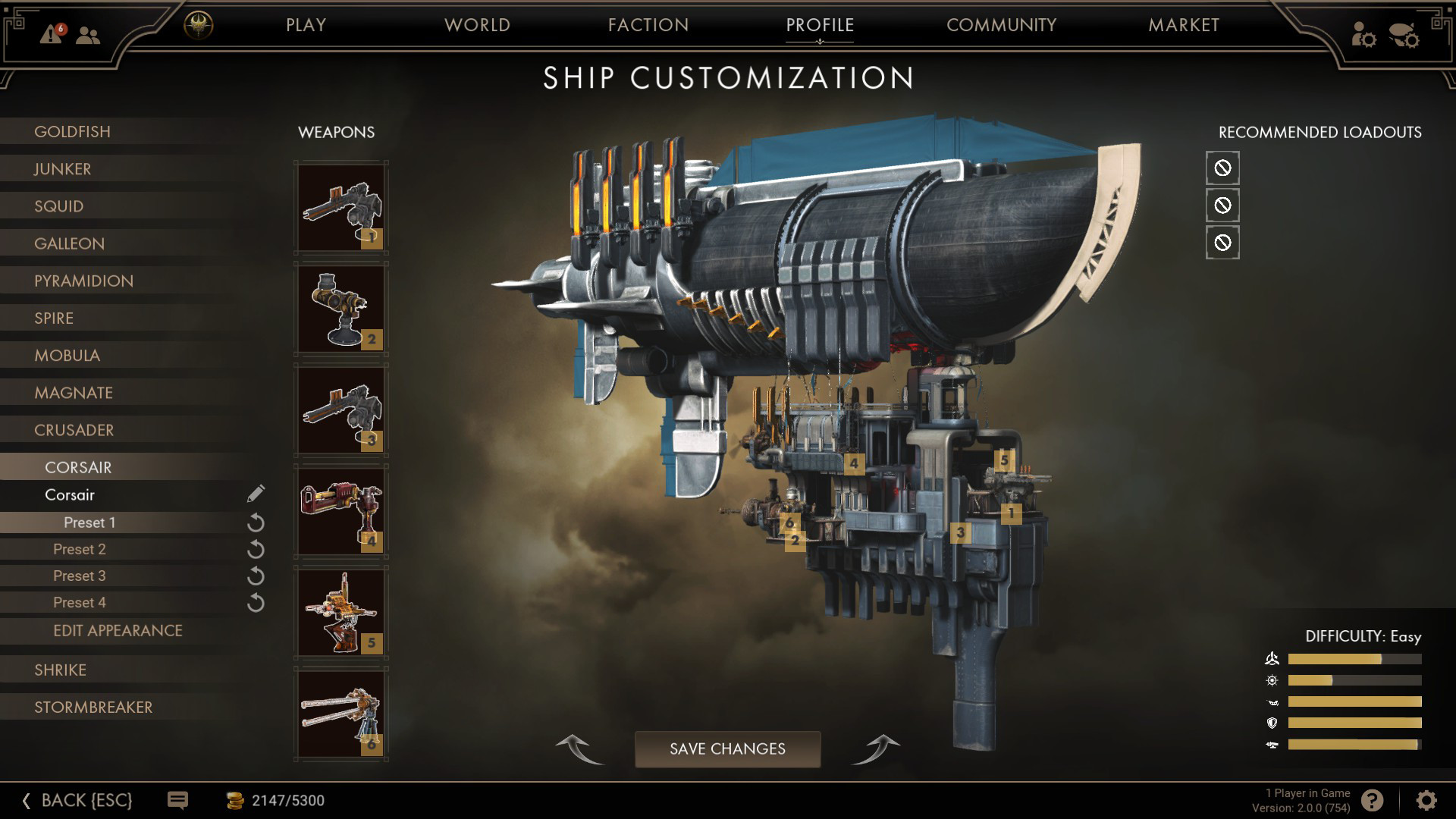Screen dimensions: 1456x819
Task: Open EDIT APPEARANCE for the Corsair
Action: pyautogui.click(x=118, y=630)
